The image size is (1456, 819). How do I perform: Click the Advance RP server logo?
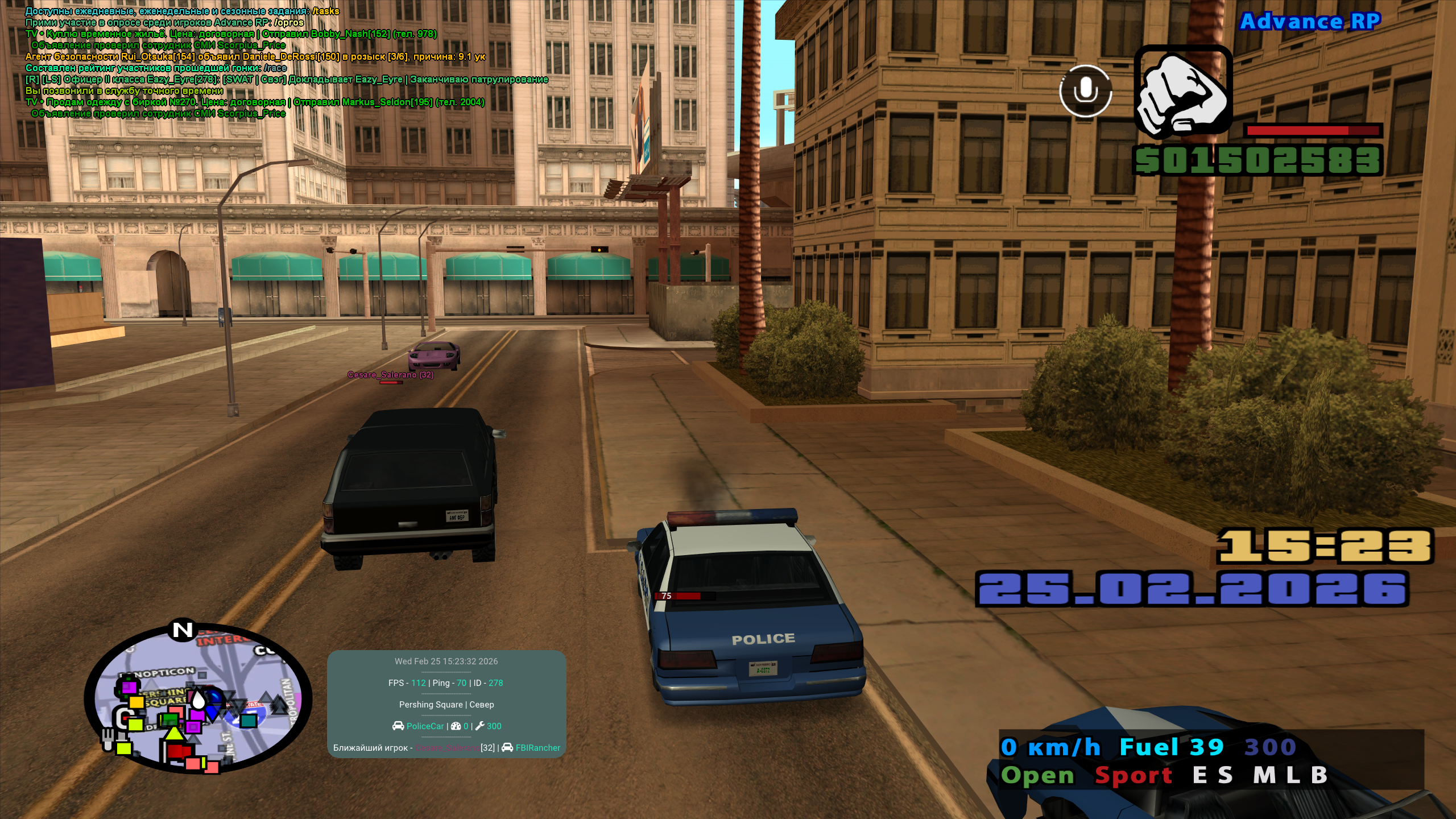1310,22
